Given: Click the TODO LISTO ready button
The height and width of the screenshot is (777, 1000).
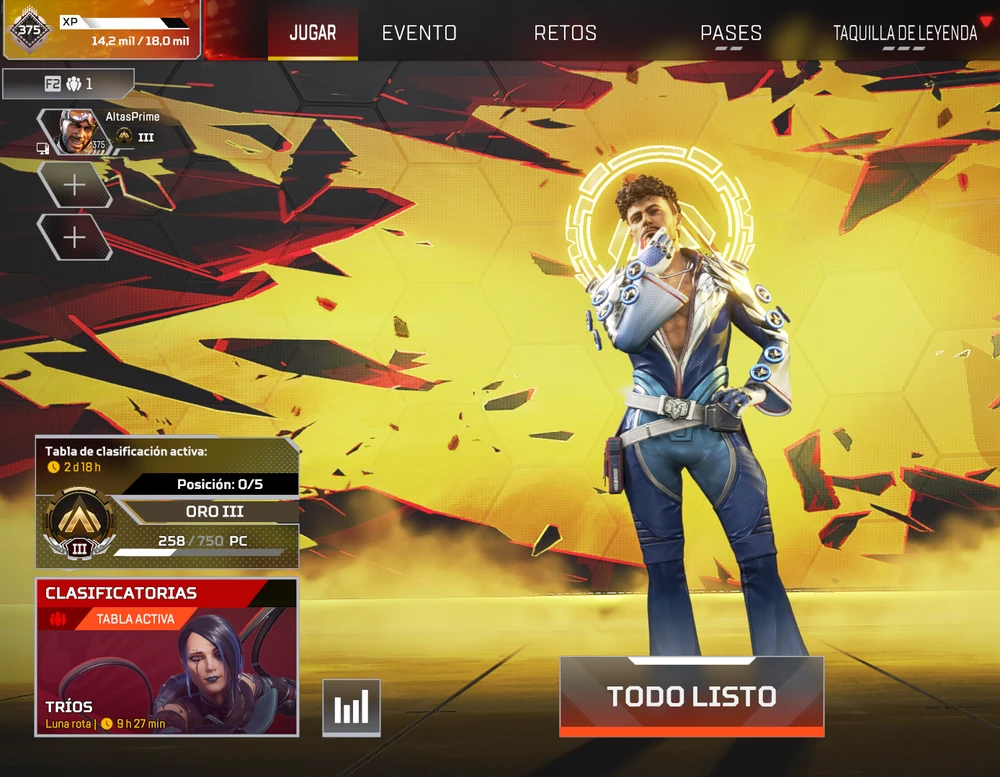Looking at the screenshot, I should [691, 696].
